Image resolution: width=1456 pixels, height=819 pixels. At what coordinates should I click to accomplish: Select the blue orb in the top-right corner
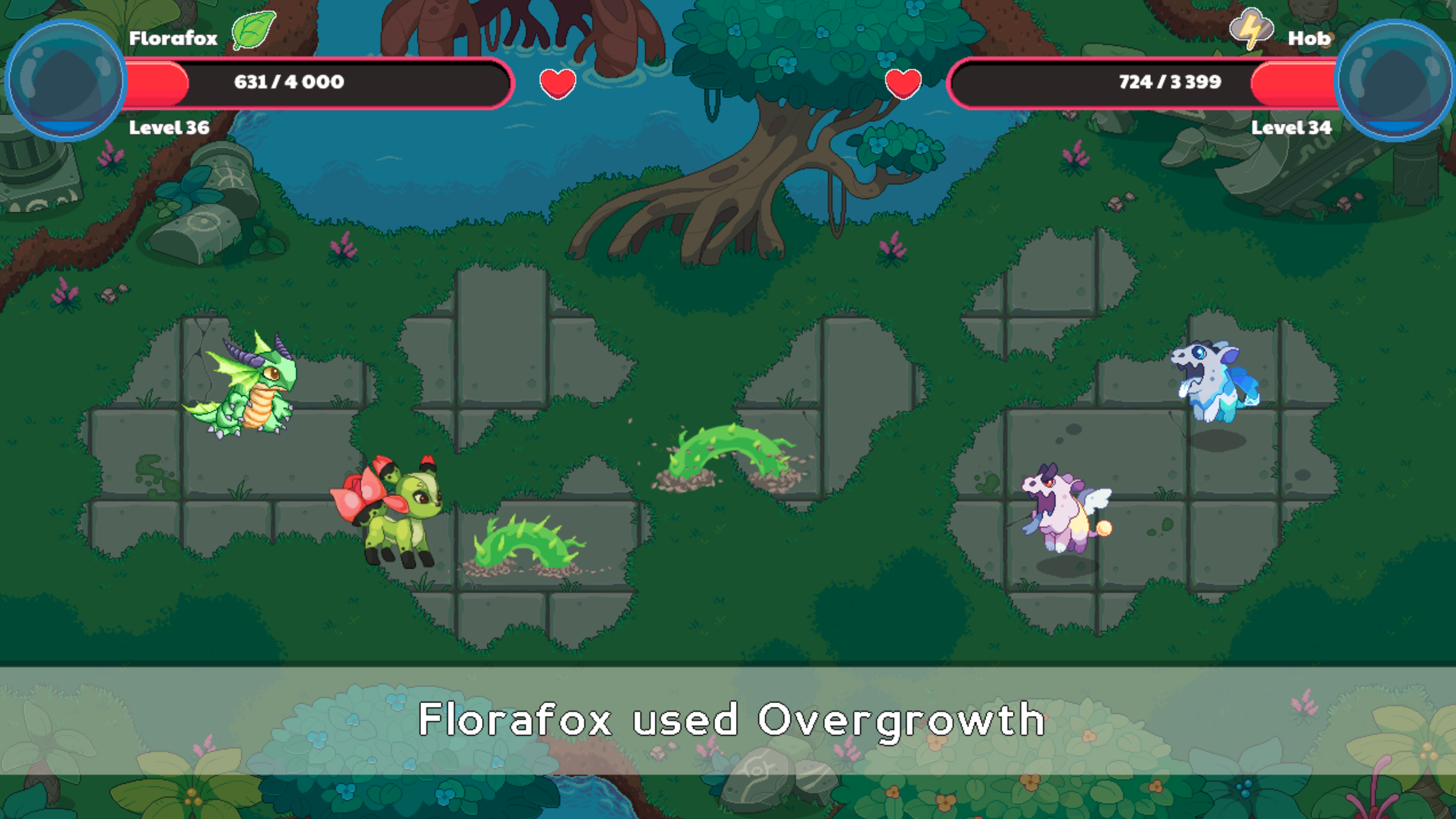click(1393, 76)
